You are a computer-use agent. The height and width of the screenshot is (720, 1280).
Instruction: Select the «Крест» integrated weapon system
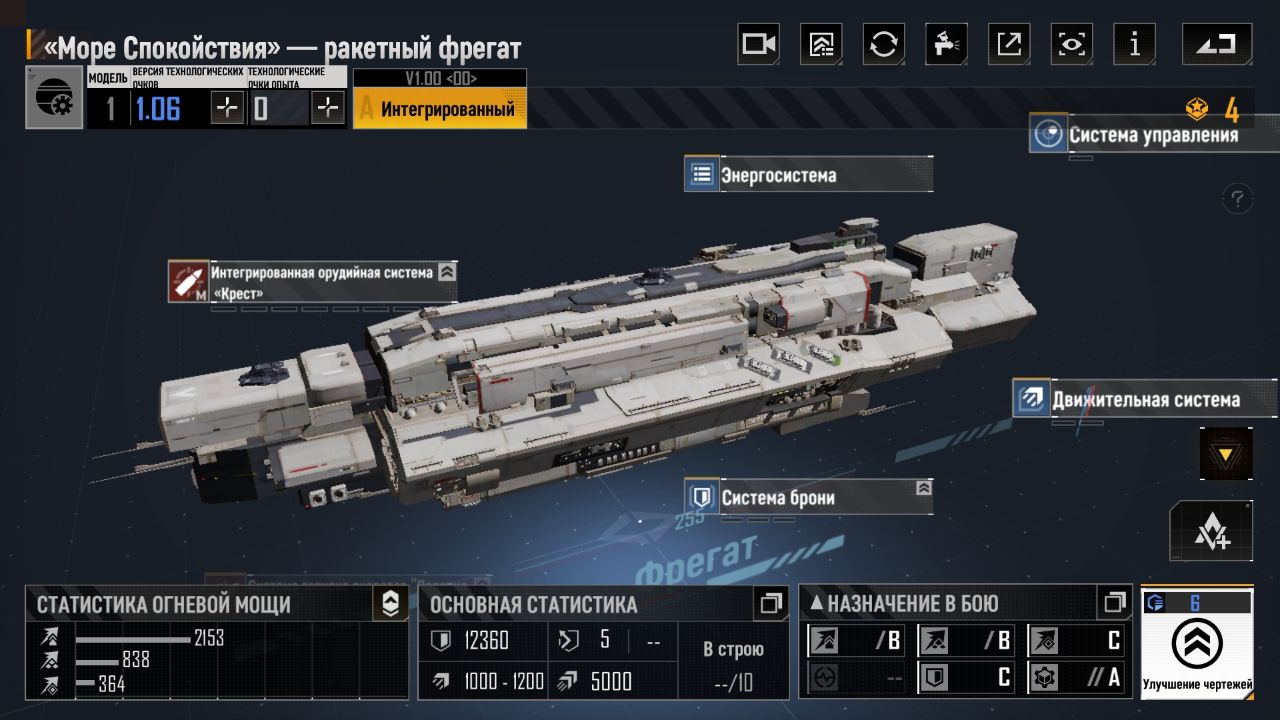pos(312,282)
